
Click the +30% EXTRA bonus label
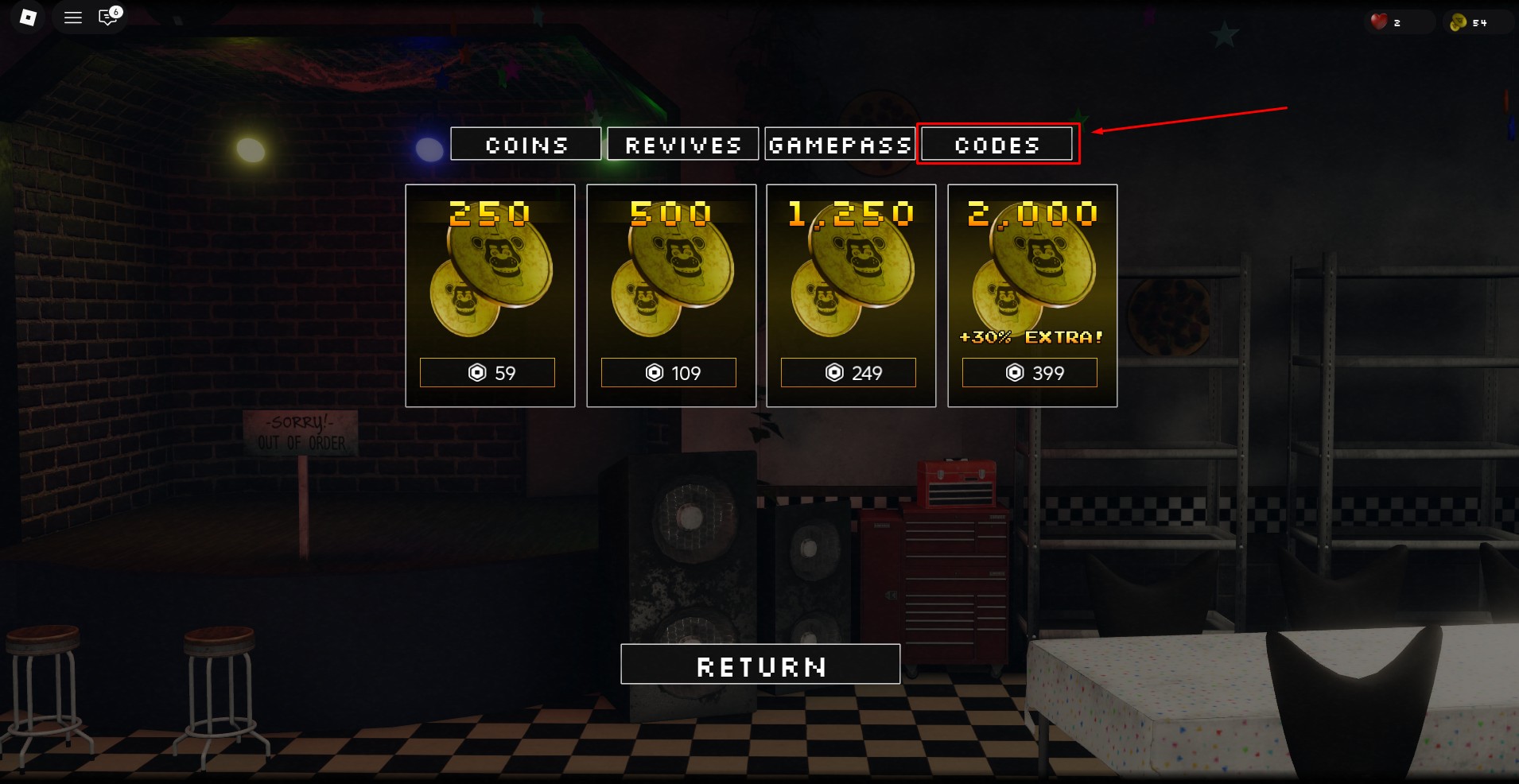click(x=1031, y=336)
